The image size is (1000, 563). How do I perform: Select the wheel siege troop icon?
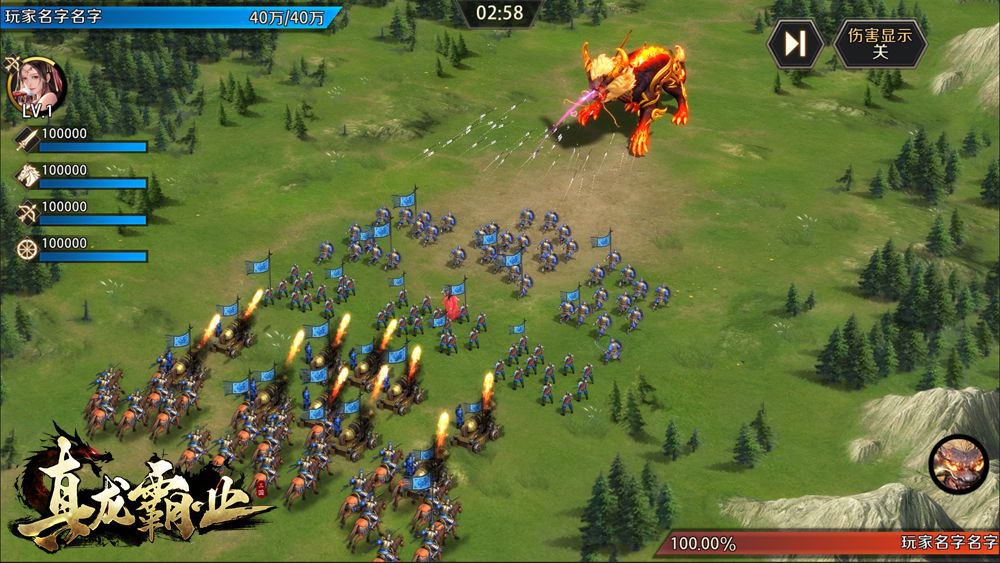(x=27, y=249)
